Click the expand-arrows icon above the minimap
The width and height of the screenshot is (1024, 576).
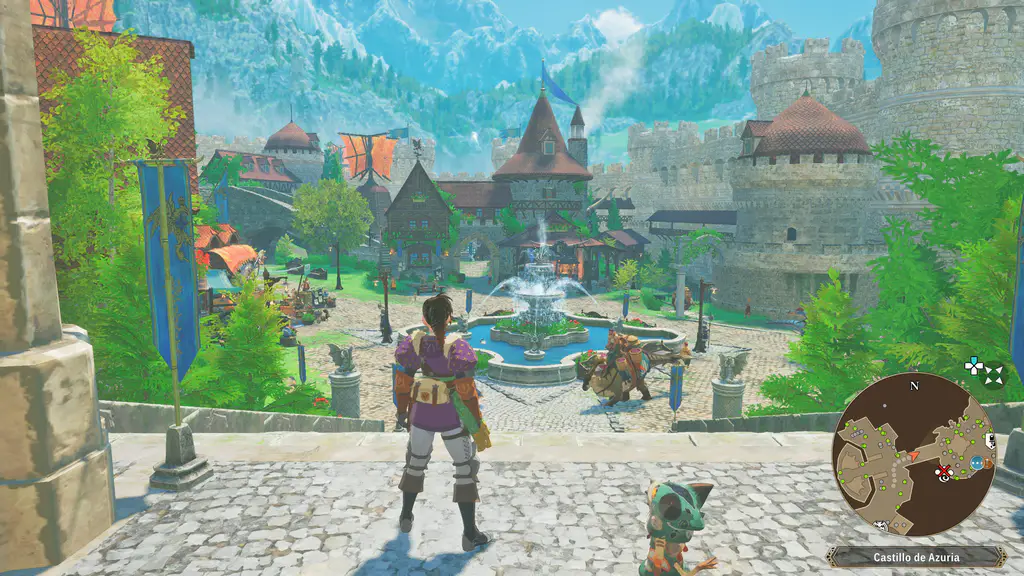tap(993, 376)
